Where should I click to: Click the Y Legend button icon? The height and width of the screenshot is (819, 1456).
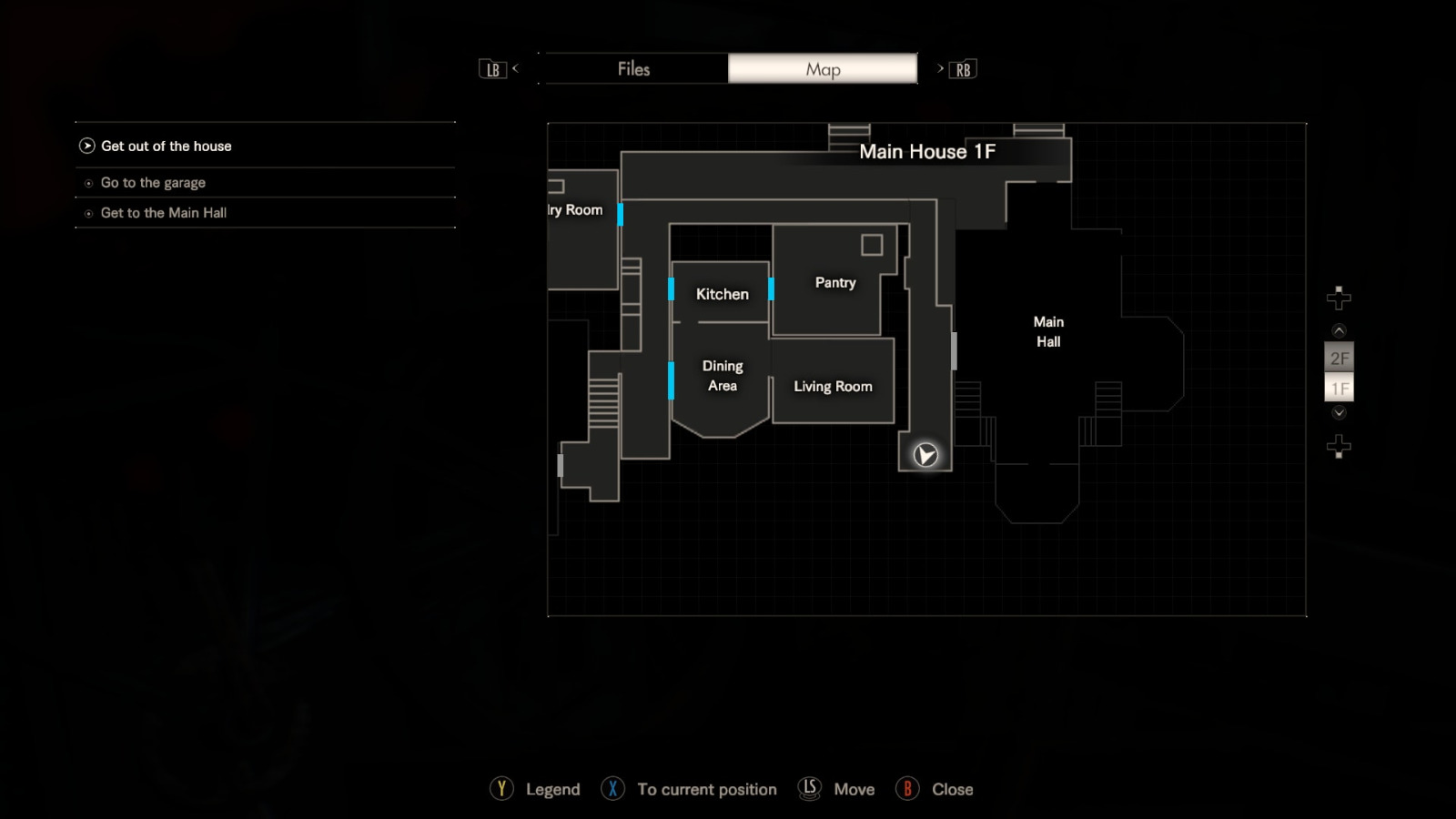pos(503,789)
